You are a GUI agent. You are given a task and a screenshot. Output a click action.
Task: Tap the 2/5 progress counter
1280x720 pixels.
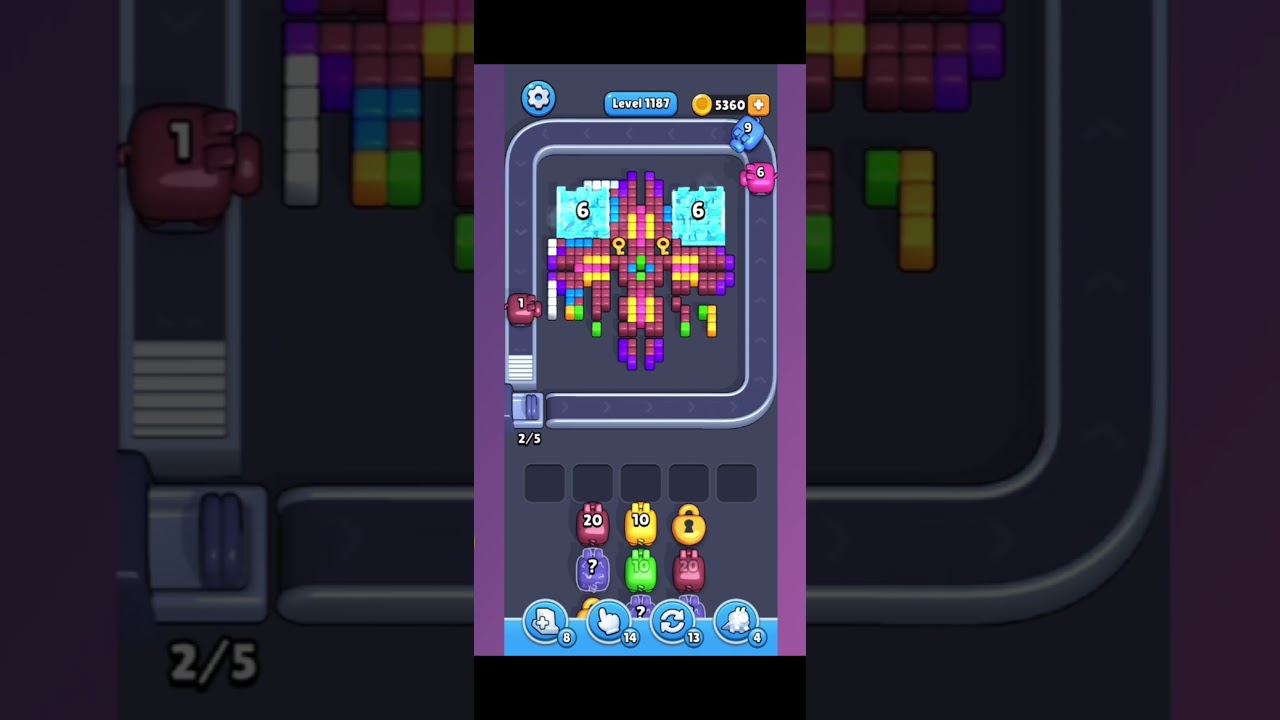[x=530, y=438]
